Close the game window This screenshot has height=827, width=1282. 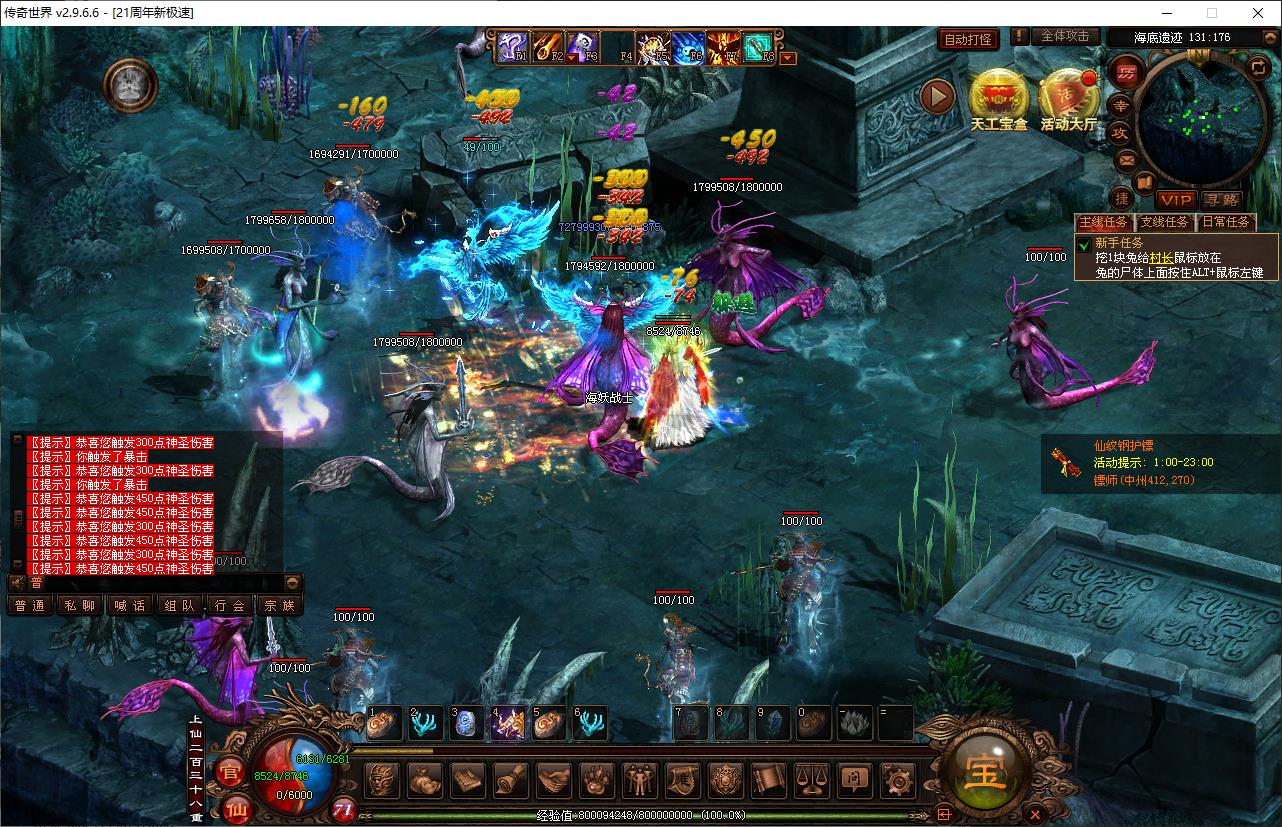(1256, 13)
